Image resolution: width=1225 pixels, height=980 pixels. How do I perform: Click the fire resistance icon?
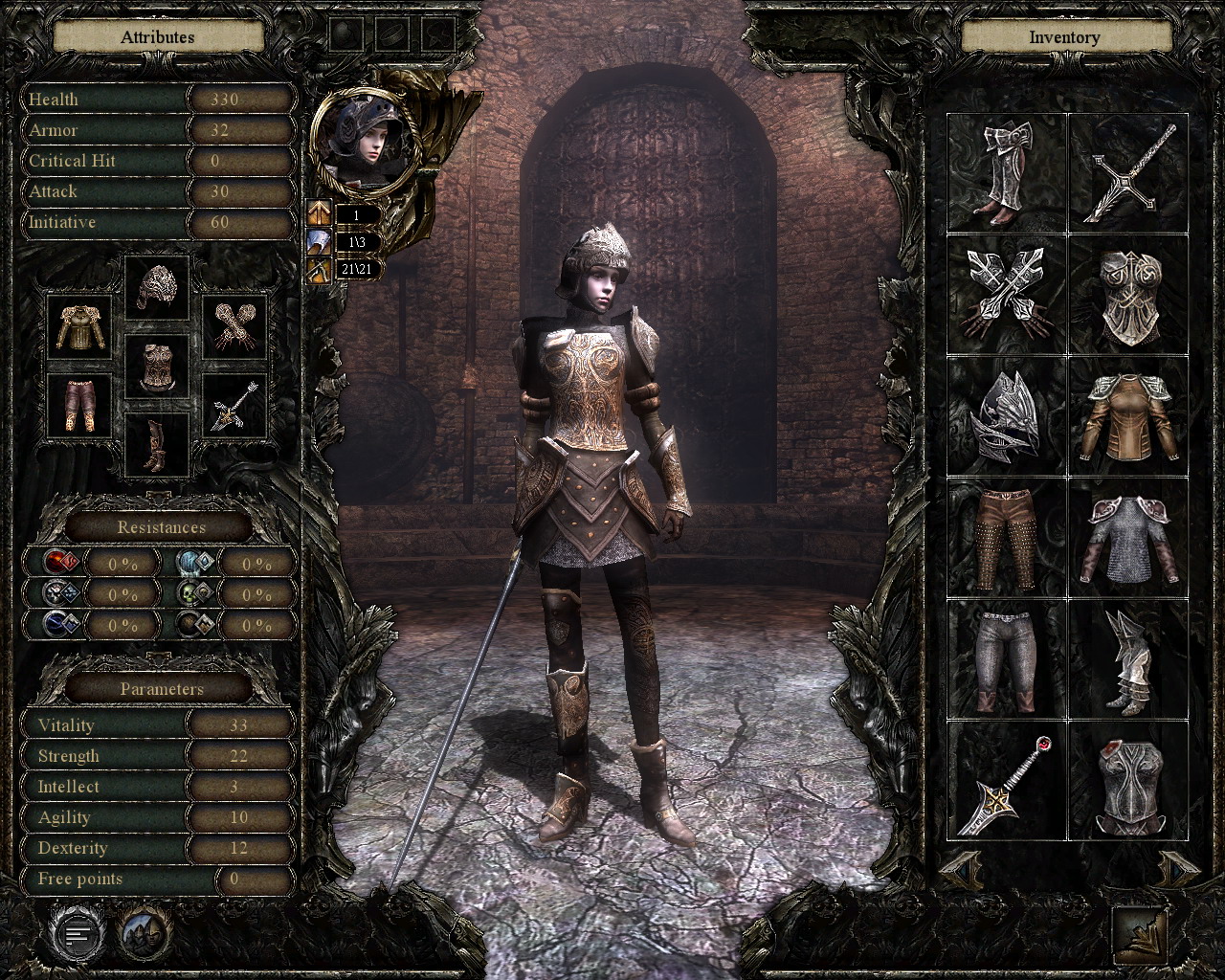59,562
